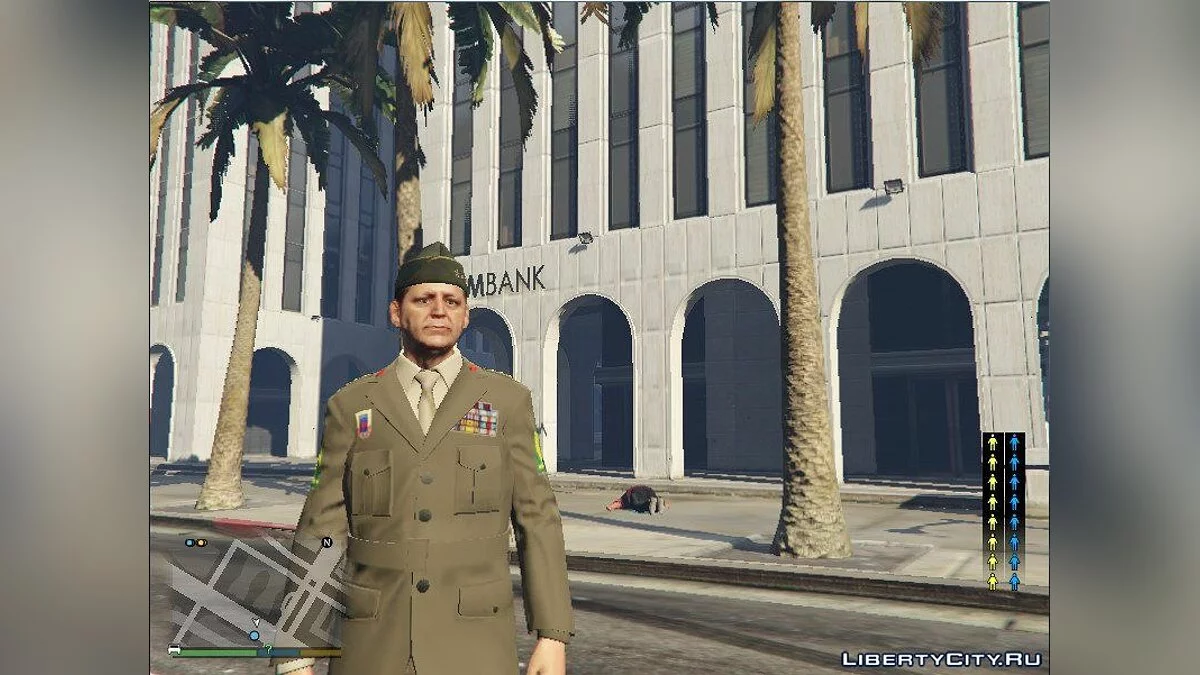
Task: Open the LibertyCity.ru watermark link
Action: tap(940, 659)
